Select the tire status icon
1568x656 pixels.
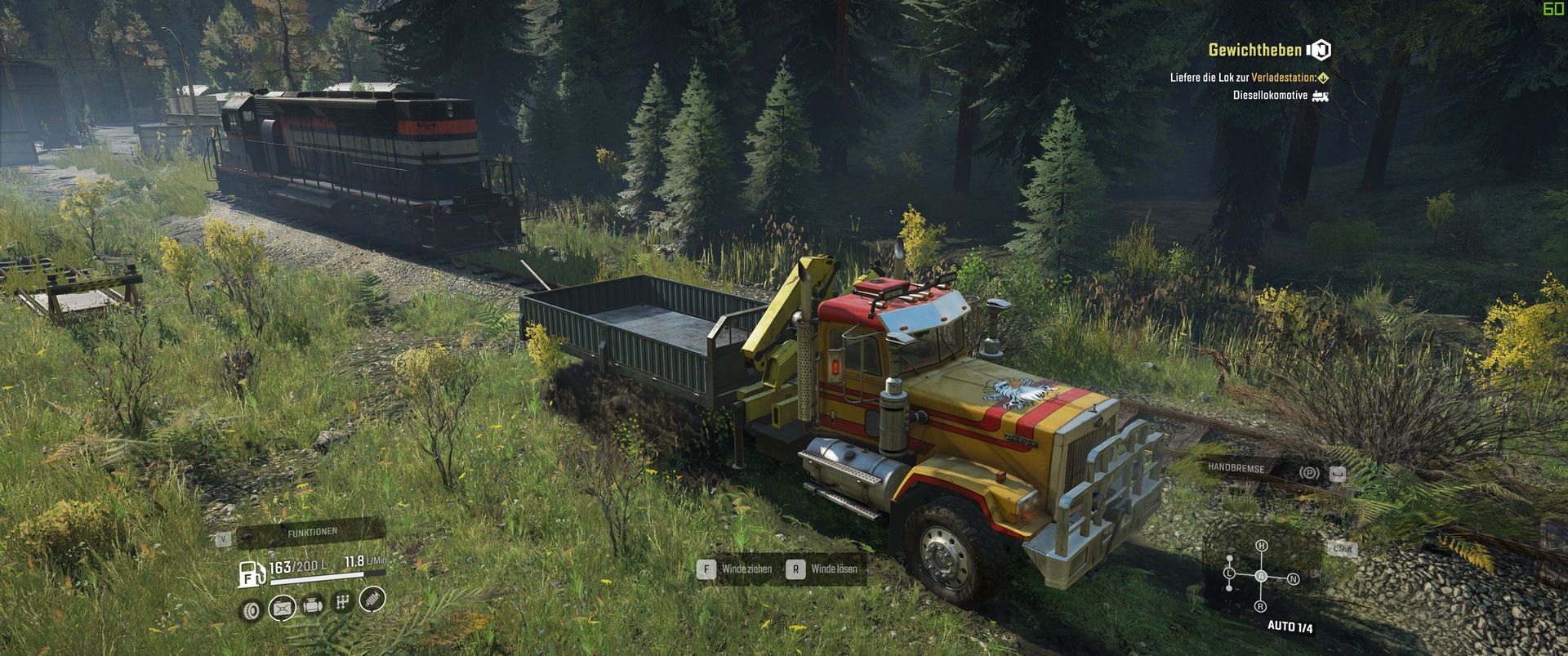pos(251,609)
